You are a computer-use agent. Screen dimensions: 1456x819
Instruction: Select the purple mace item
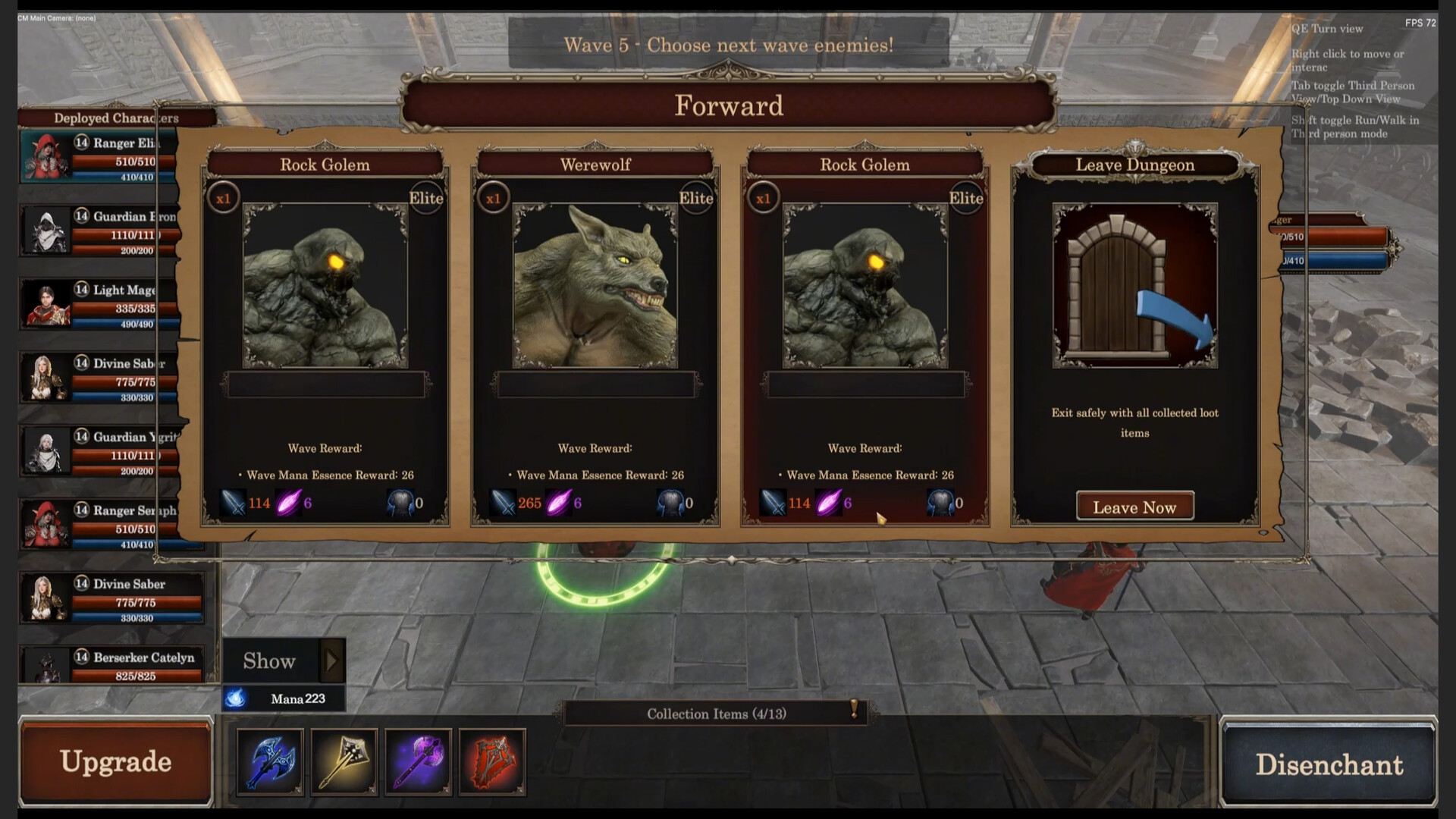[x=418, y=761]
